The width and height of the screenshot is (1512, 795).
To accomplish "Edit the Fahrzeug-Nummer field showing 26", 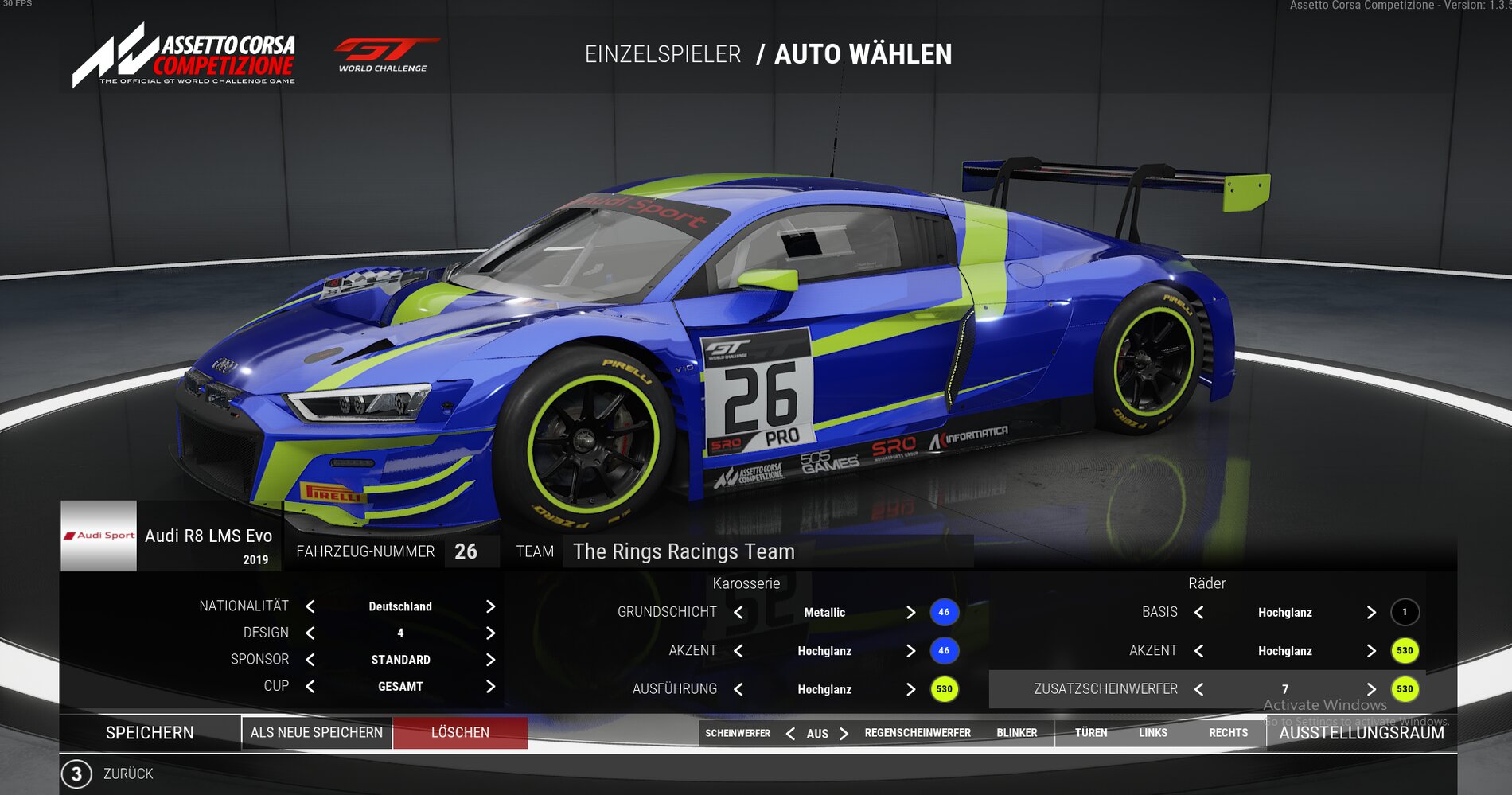I will pyautogui.click(x=466, y=551).
